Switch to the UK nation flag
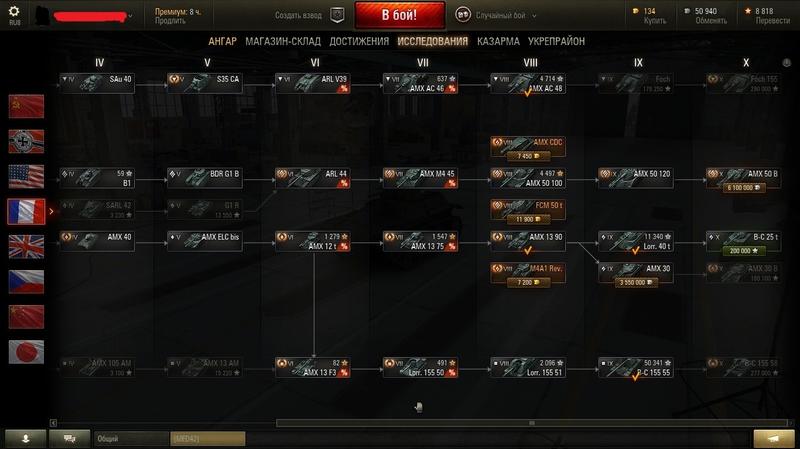This screenshot has width=800, height=449. click(26, 246)
